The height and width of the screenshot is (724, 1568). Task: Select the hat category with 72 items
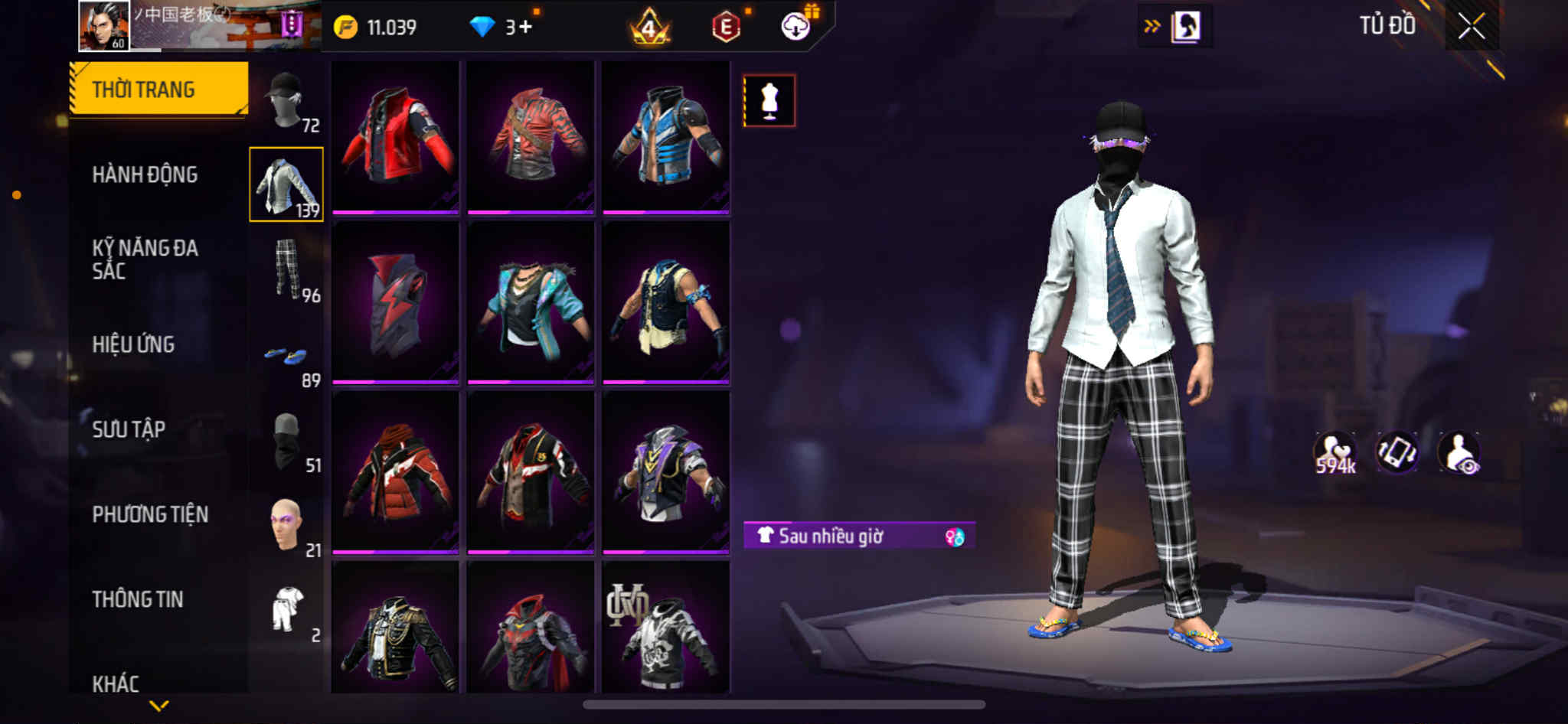click(287, 101)
